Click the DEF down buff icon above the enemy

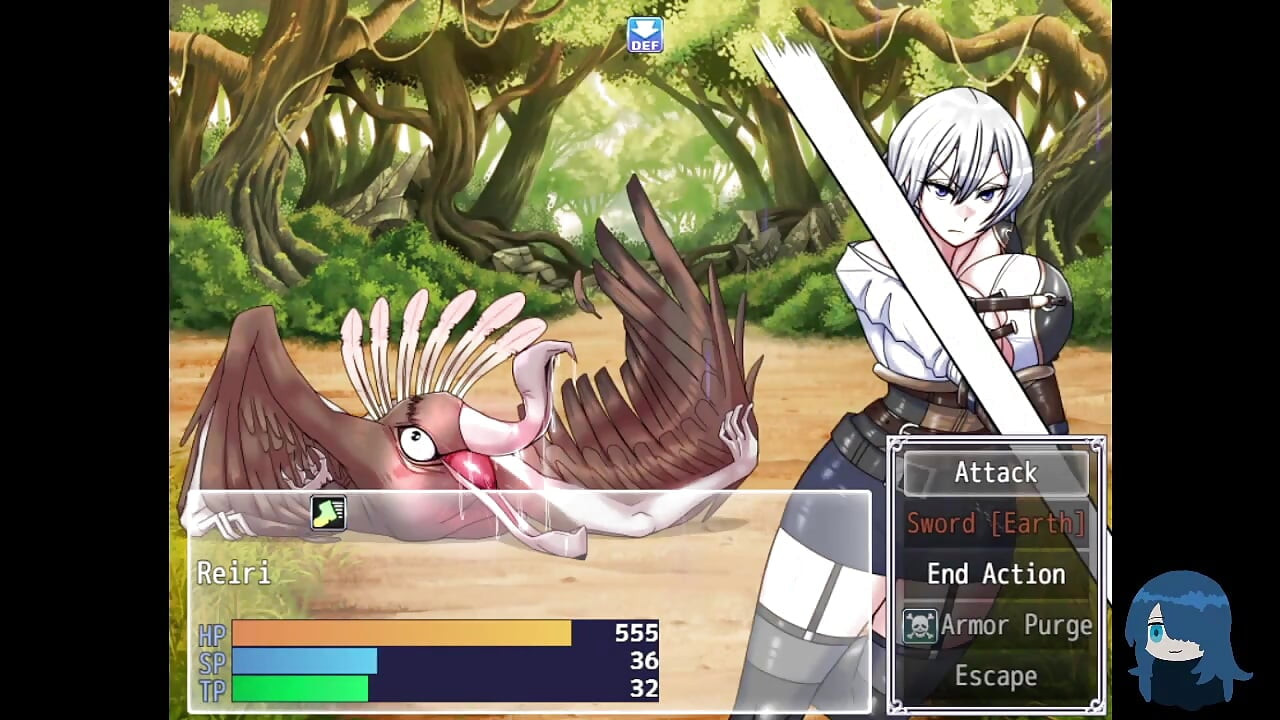pos(643,35)
